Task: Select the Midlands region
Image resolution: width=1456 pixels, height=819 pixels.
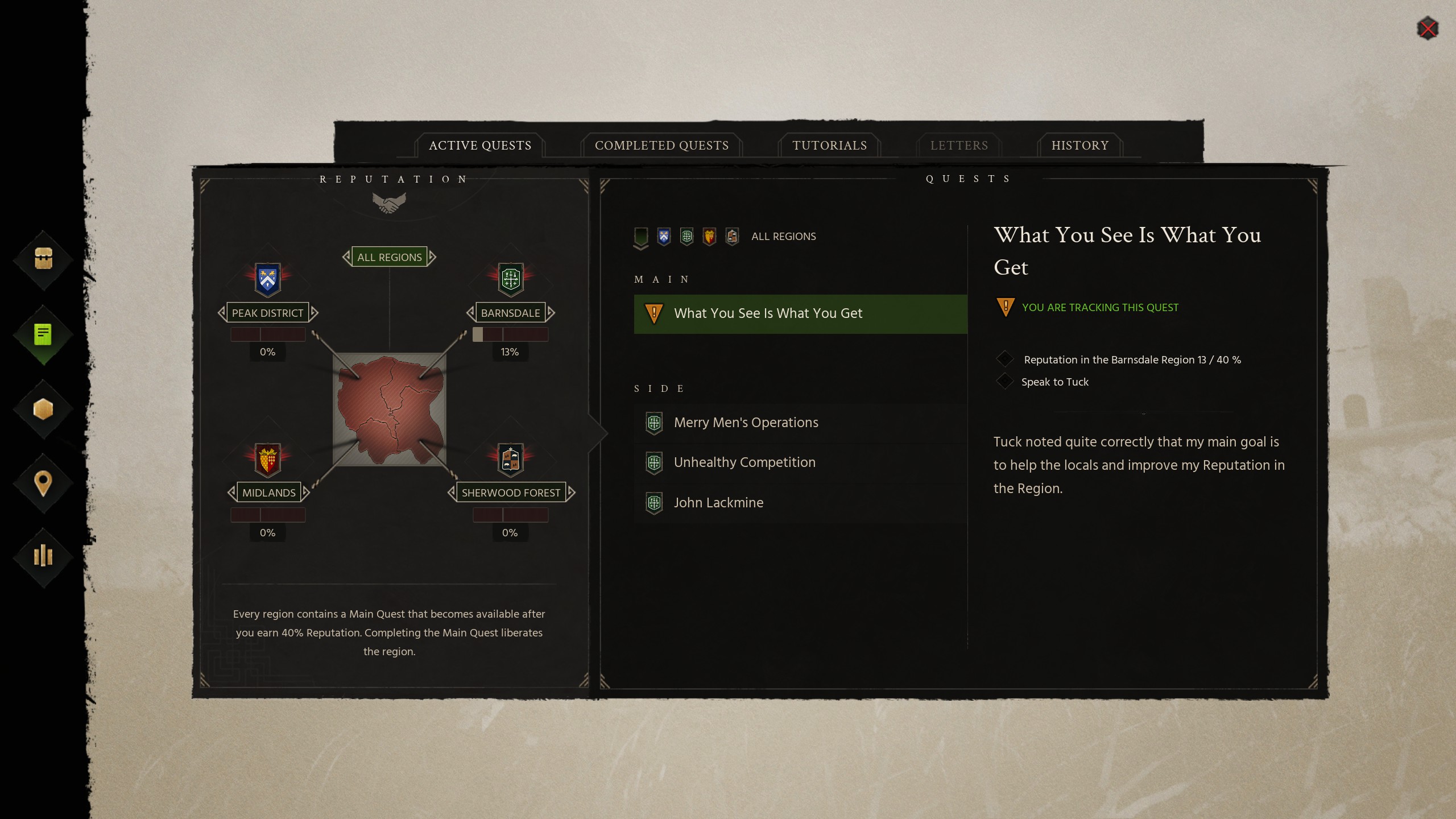Action: pos(268,493)
